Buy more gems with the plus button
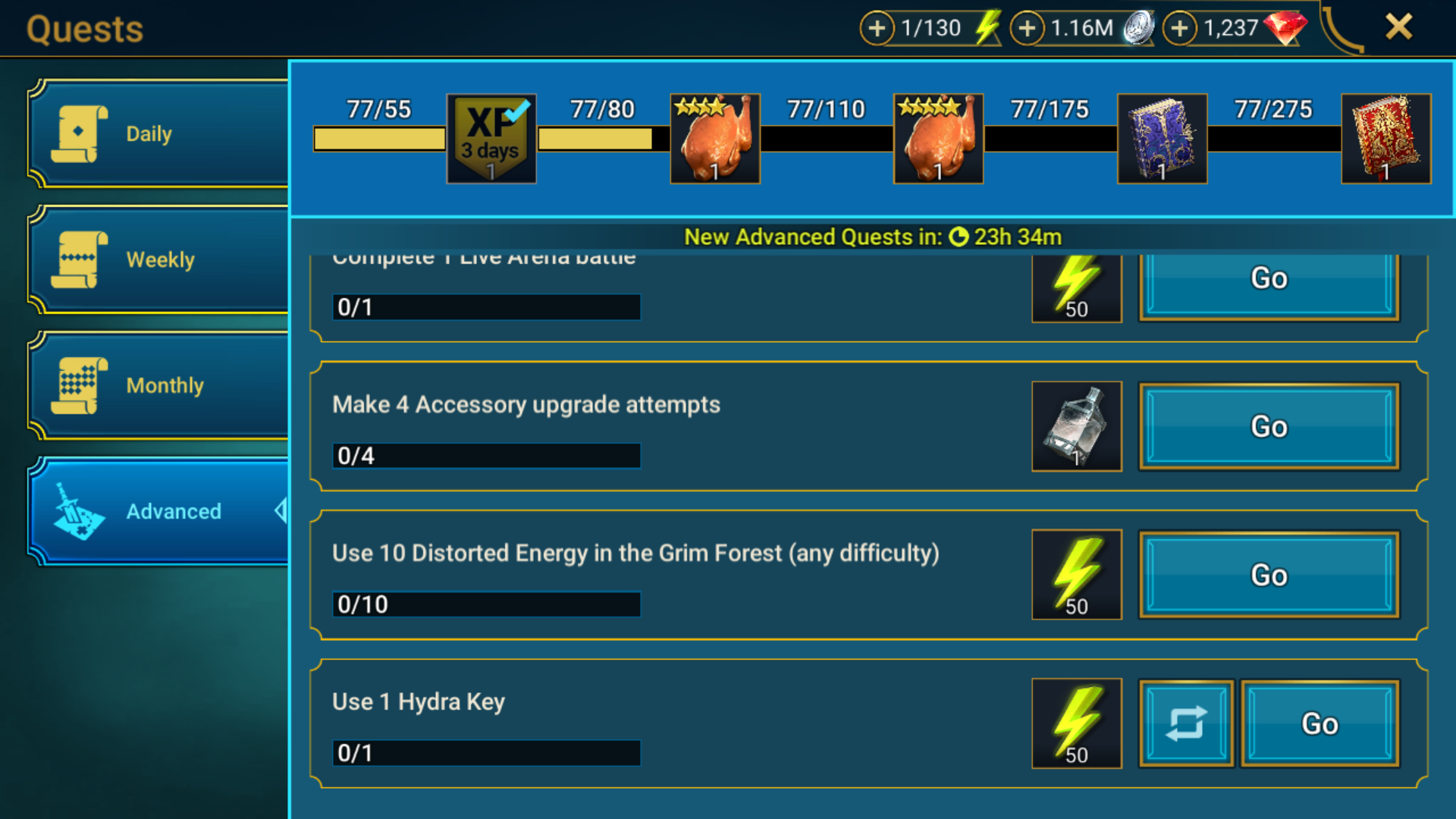1456x819 pixels. (1179, 29)
